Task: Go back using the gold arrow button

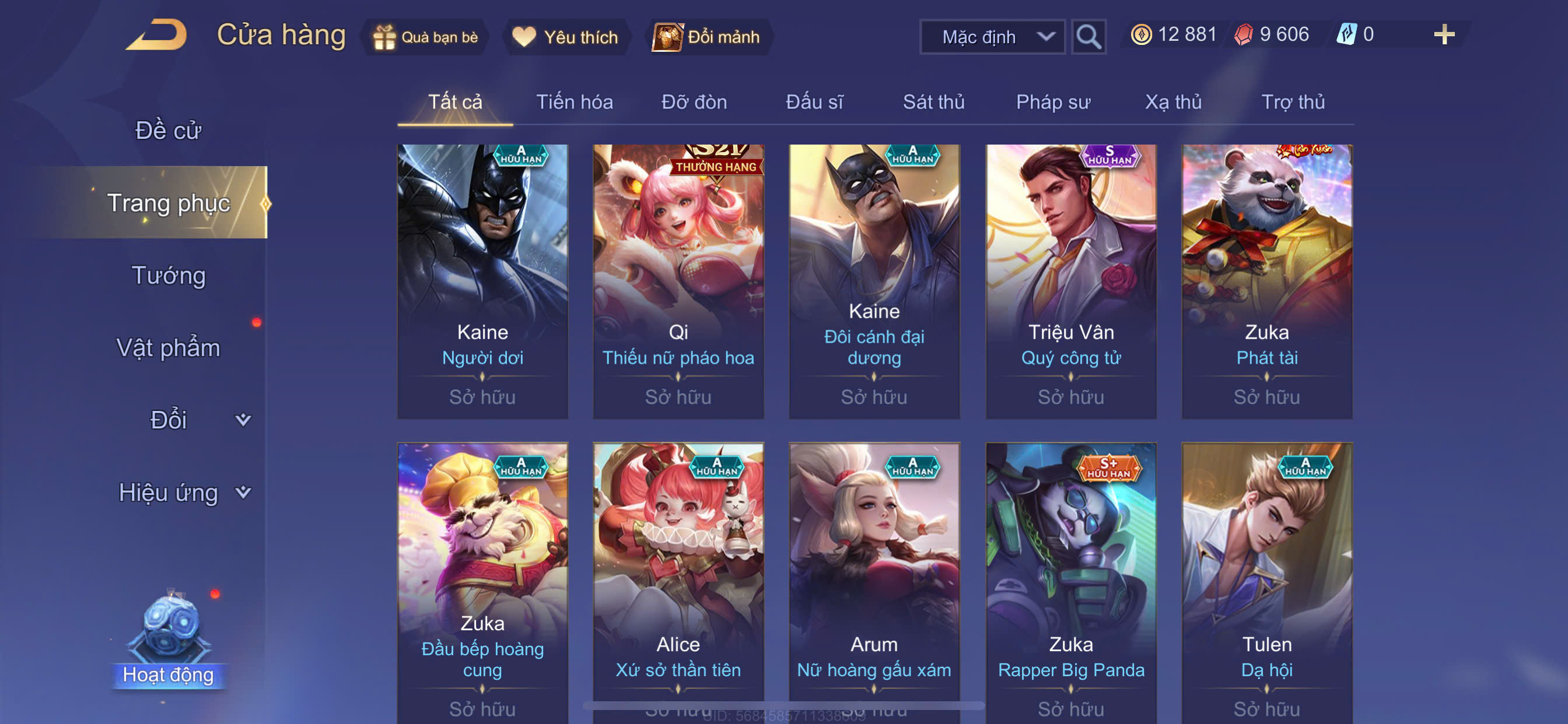Action: pyautogui.click(x=156, y=34)
